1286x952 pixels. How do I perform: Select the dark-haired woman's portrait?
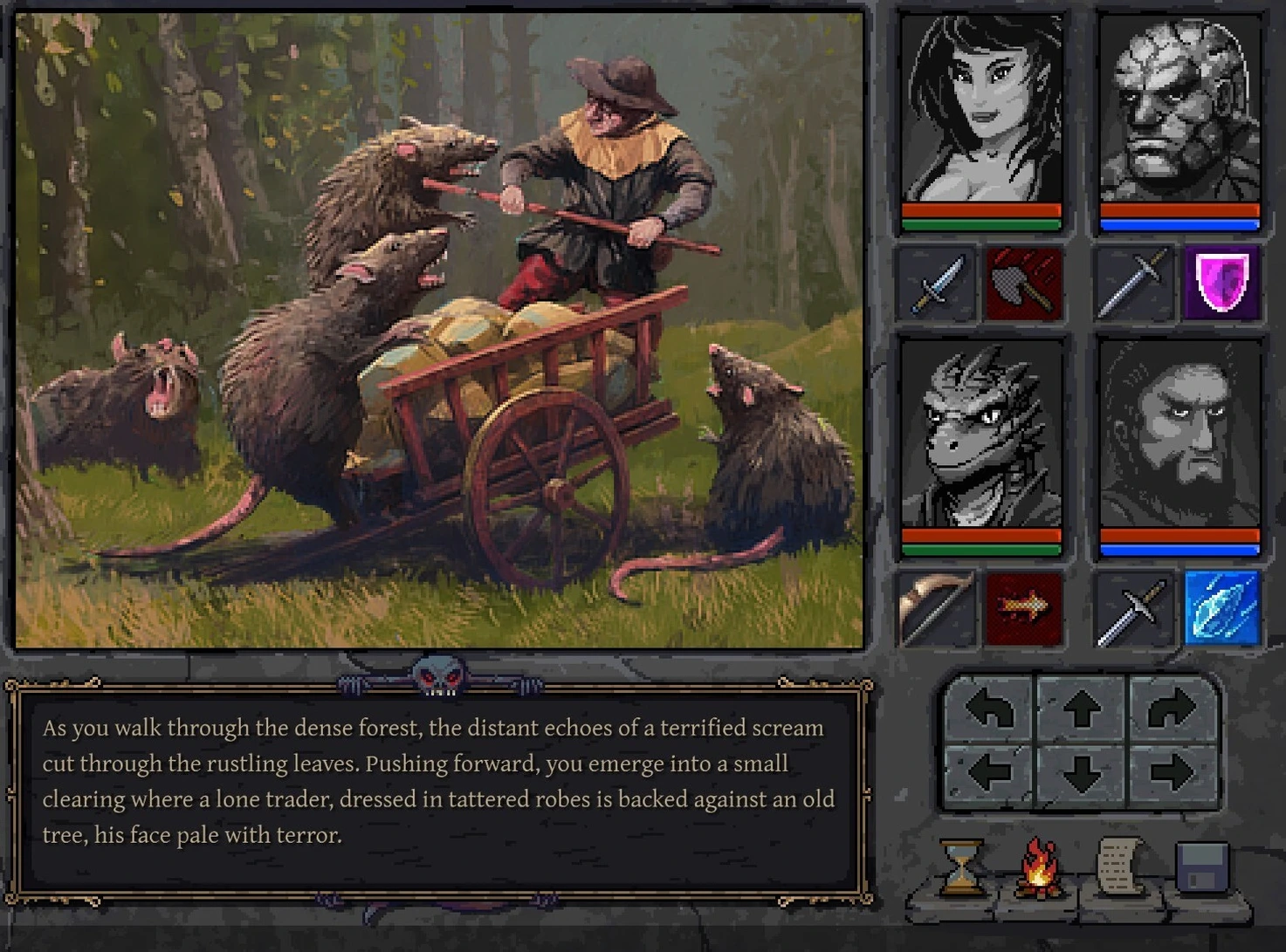tap(981, 109)
